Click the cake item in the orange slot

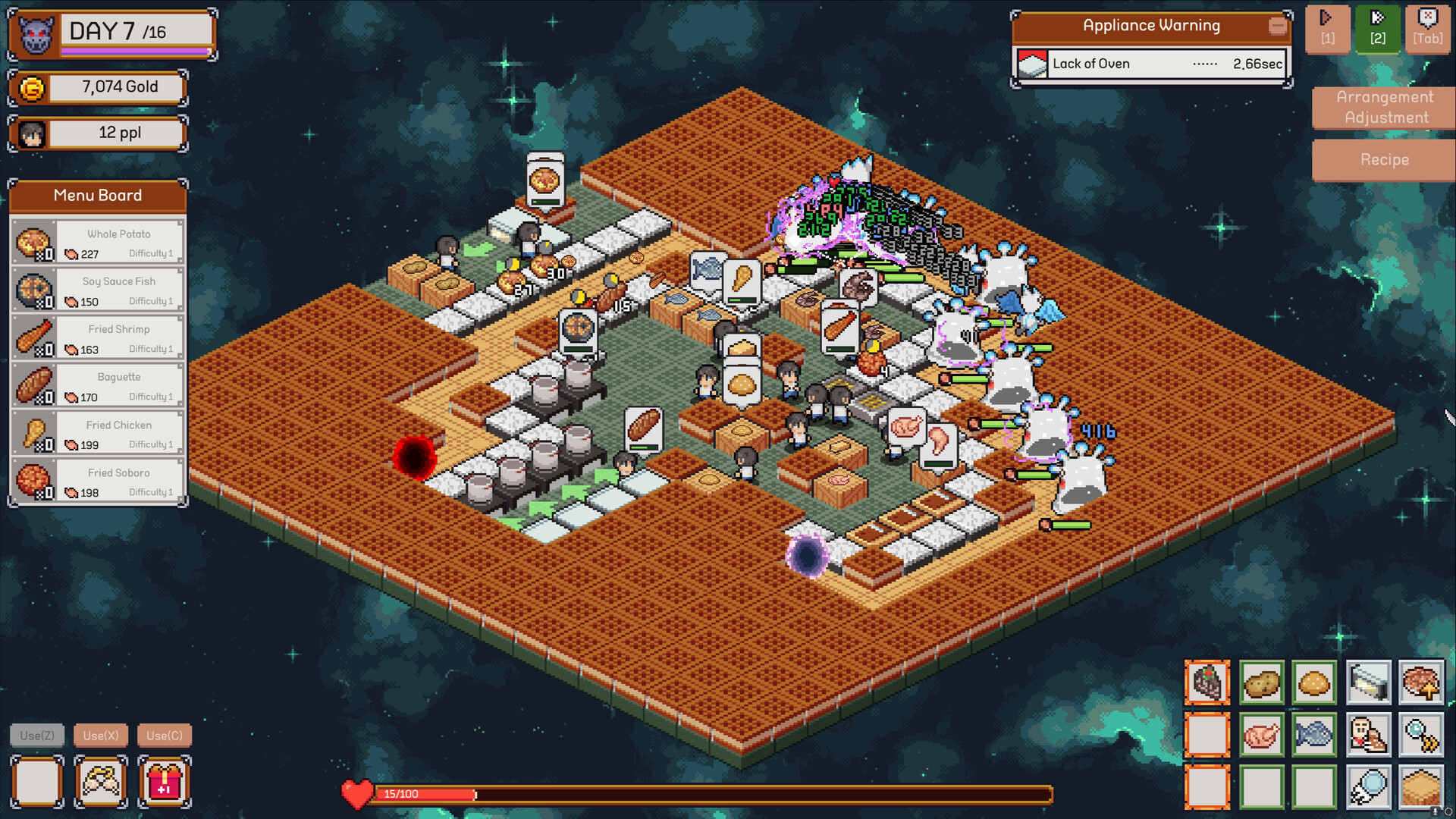pos(1207,682)
